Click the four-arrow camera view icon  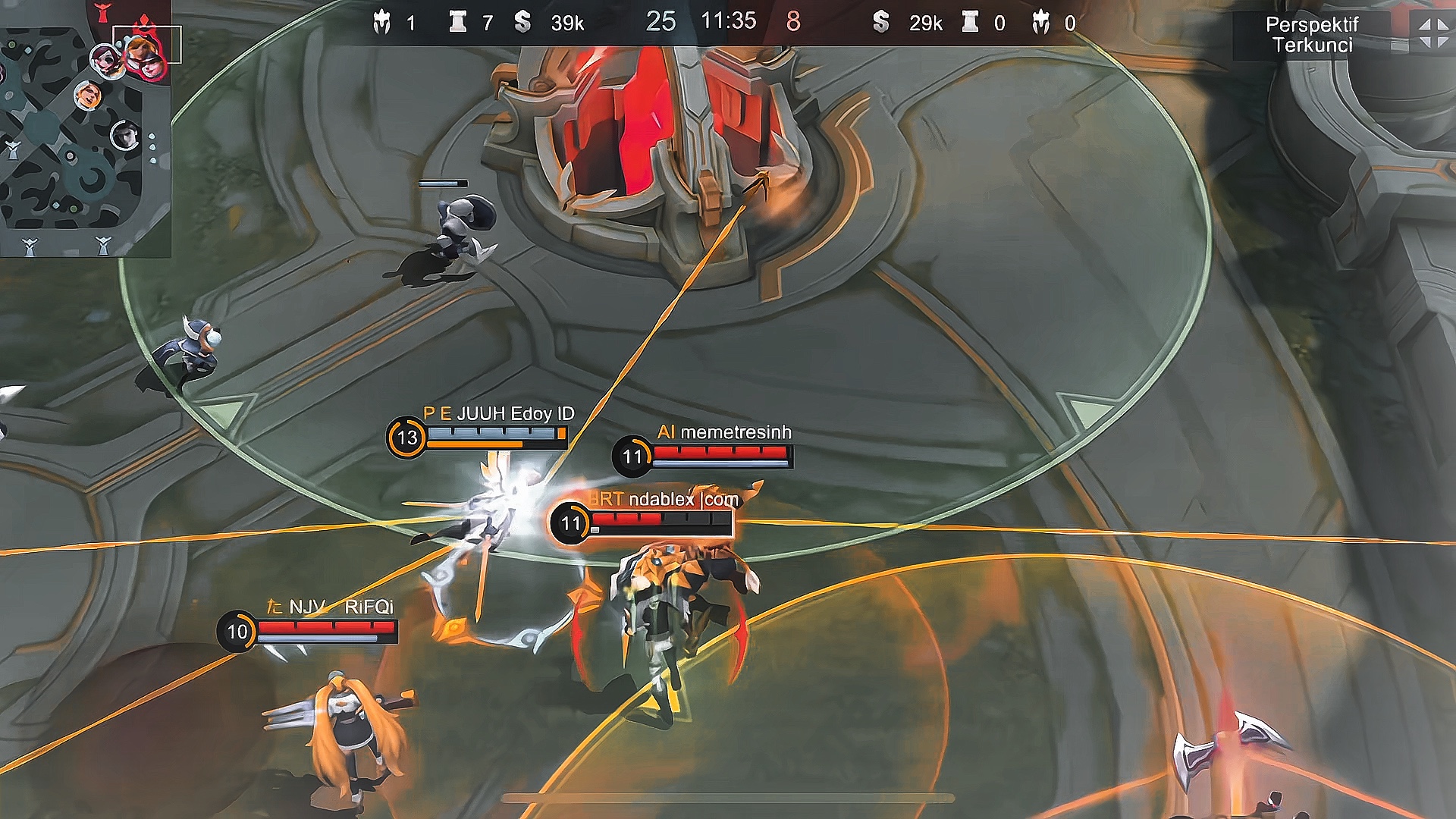click(1432, 33)
